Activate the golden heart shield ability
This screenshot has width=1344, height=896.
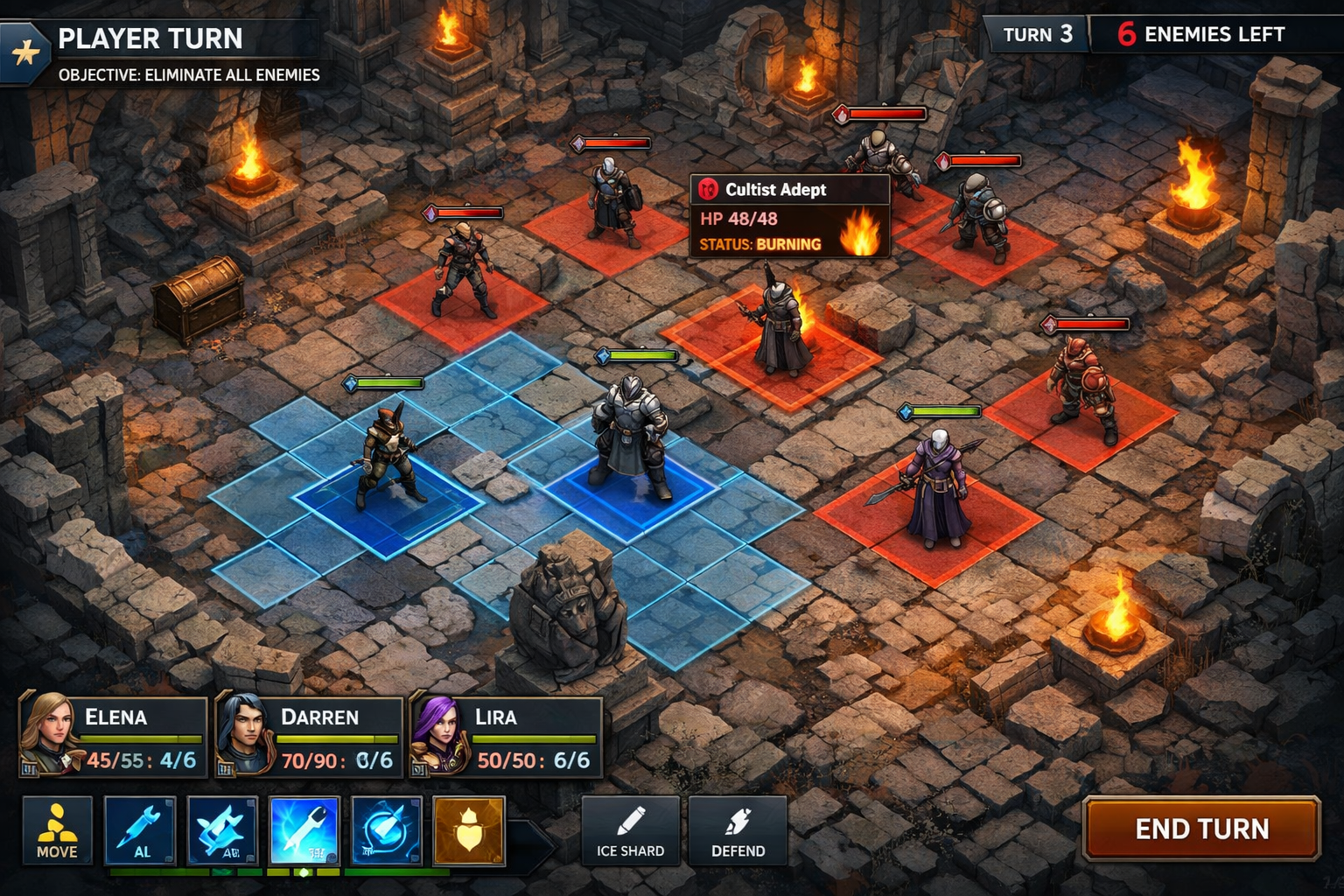(x=469, y=829)
